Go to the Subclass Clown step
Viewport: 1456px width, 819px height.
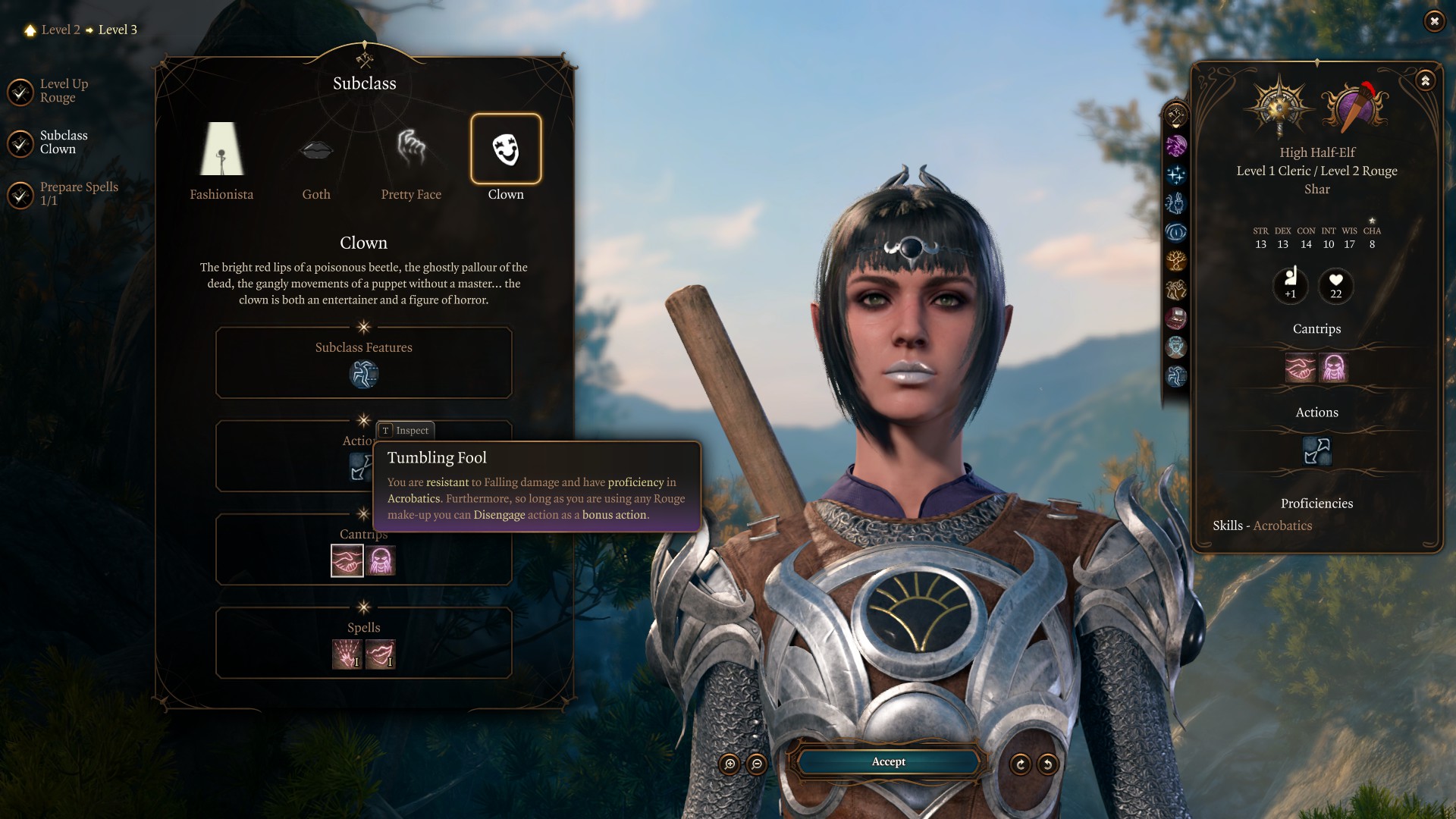pos(20,143)
